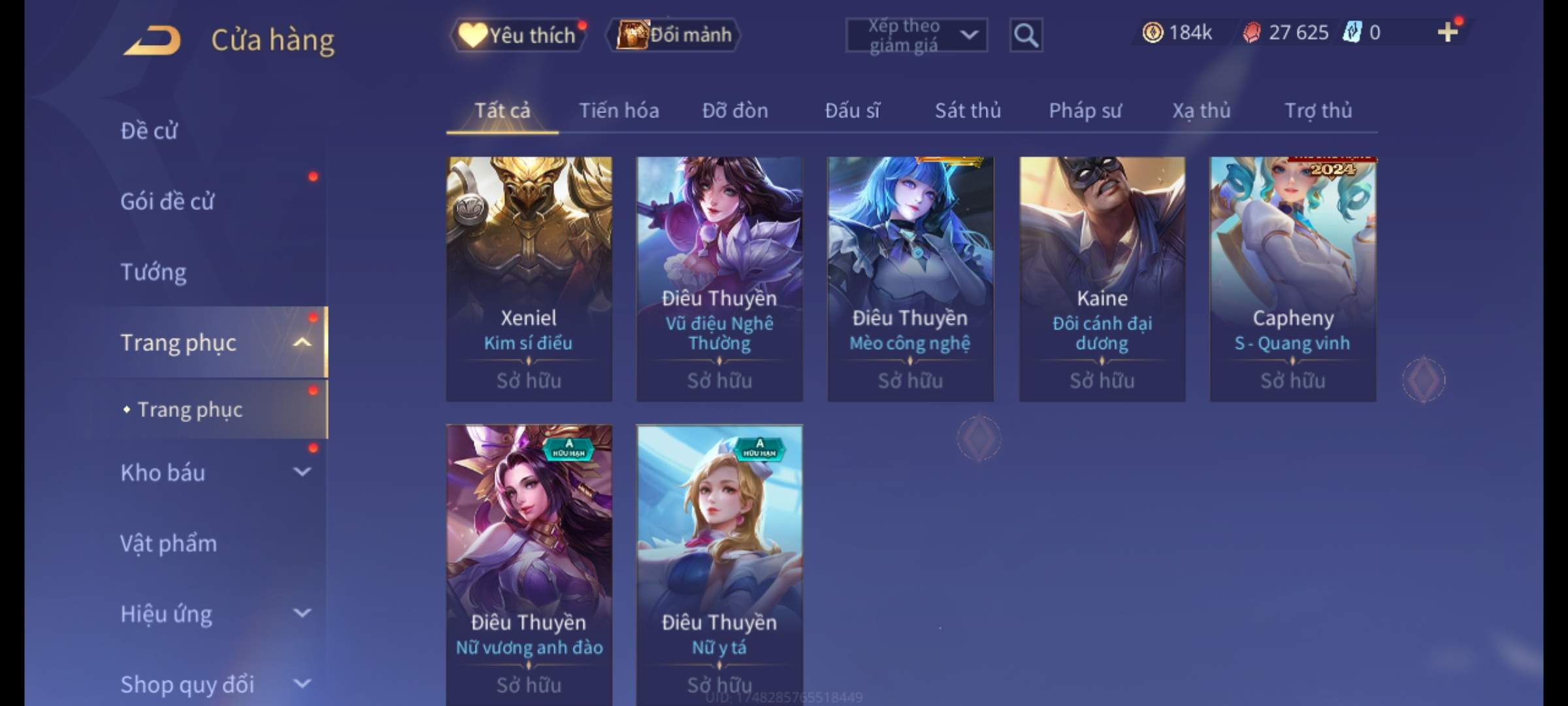Switch to the Tiến hóa tab
Screen dimensions: 1568x706
tap(619, 110)
